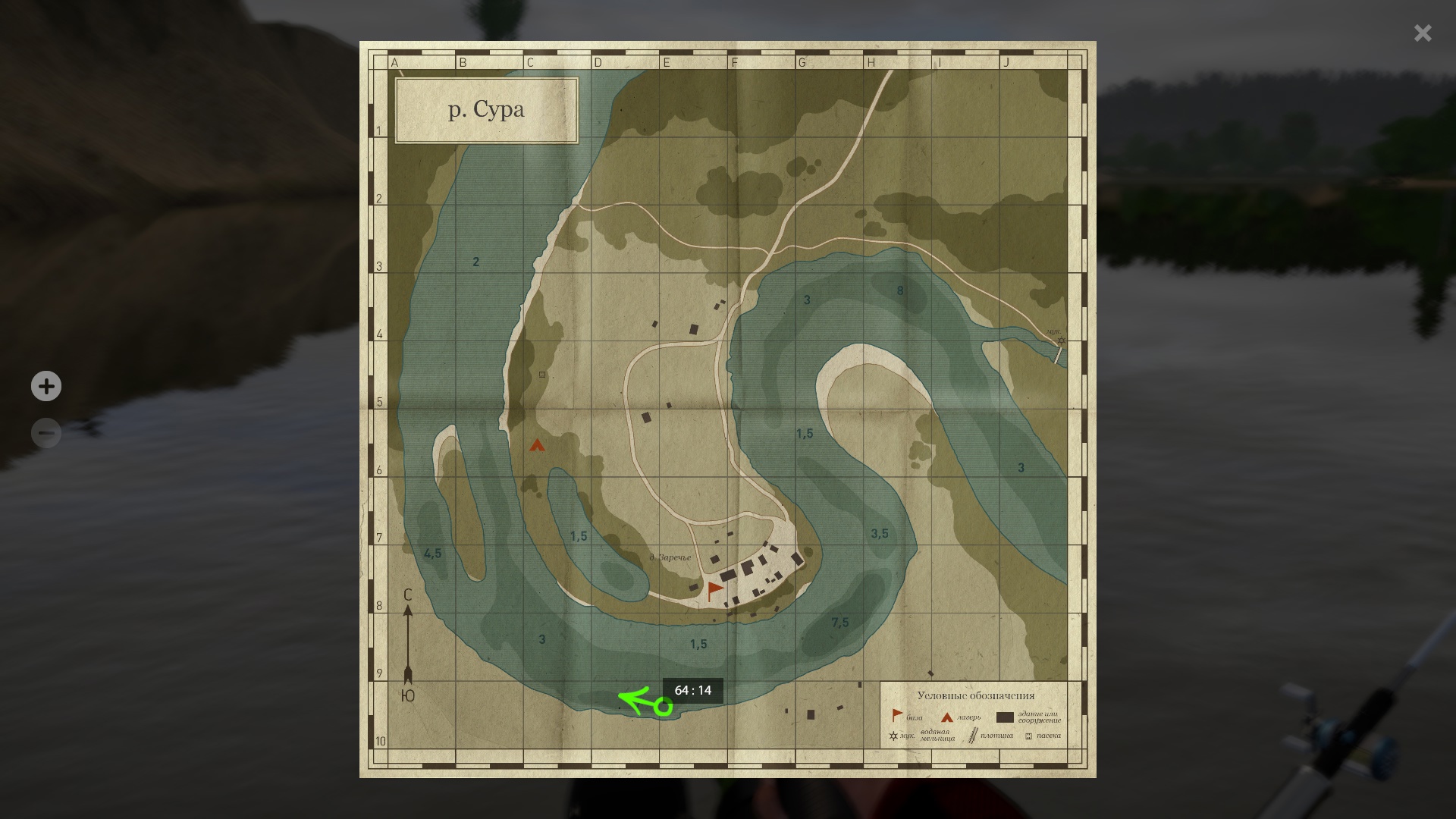1456x819 pixels.
Task: Click the green player position marker
Action: (664, 708)
